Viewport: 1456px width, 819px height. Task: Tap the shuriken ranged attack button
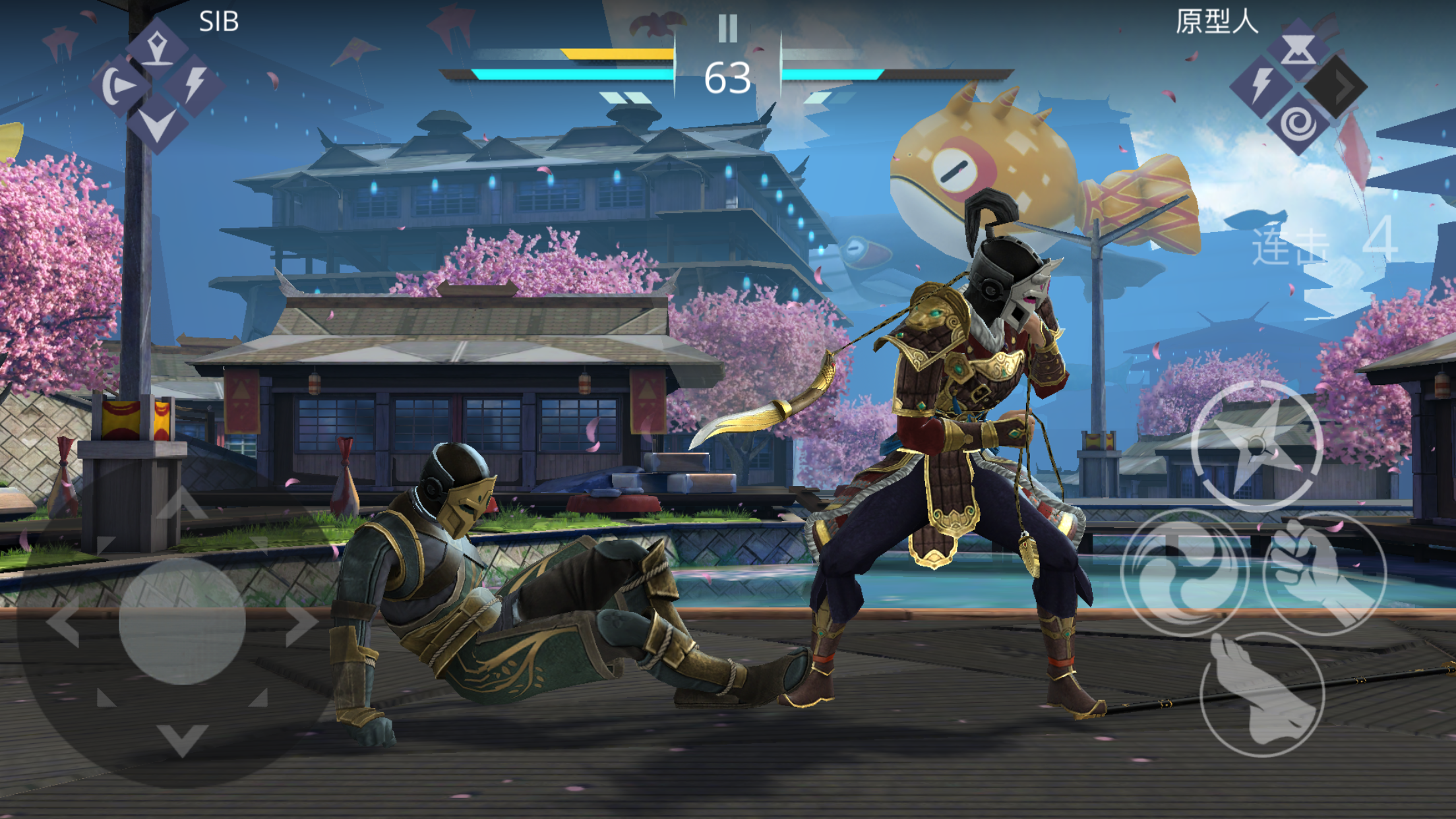(1257, 446)
